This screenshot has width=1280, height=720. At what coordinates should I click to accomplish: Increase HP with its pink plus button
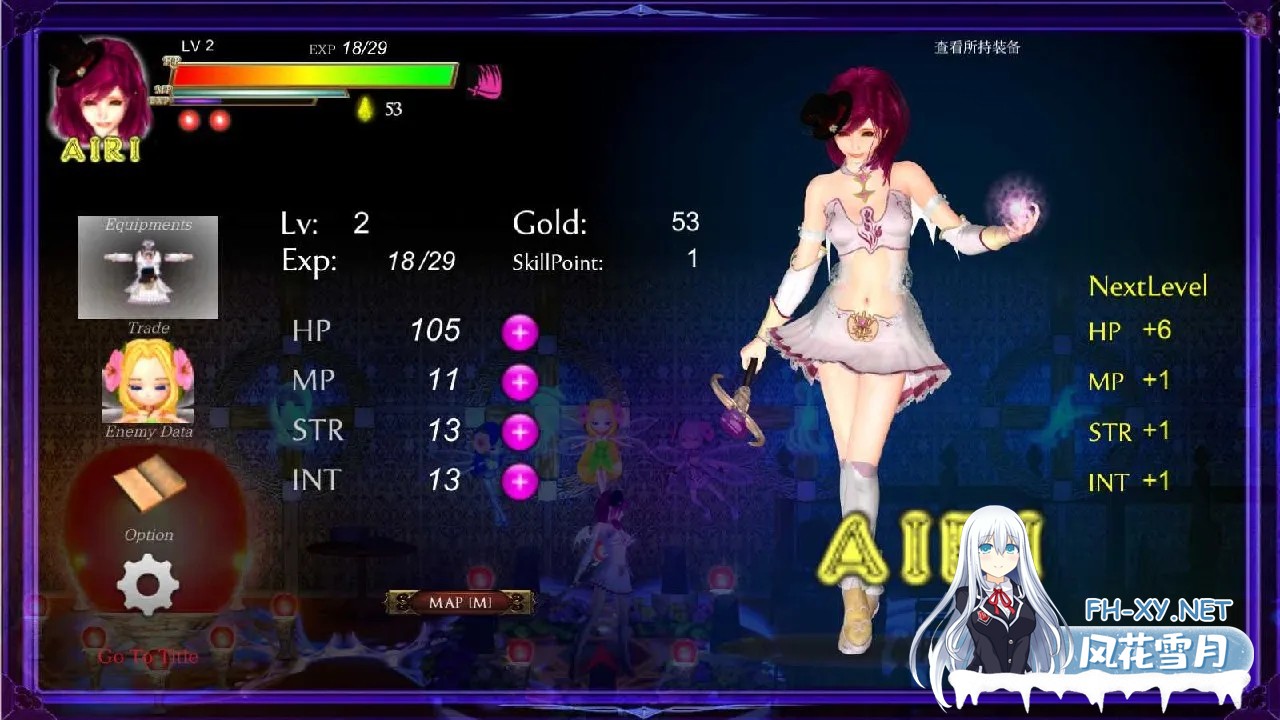click(x=519, y=330)
